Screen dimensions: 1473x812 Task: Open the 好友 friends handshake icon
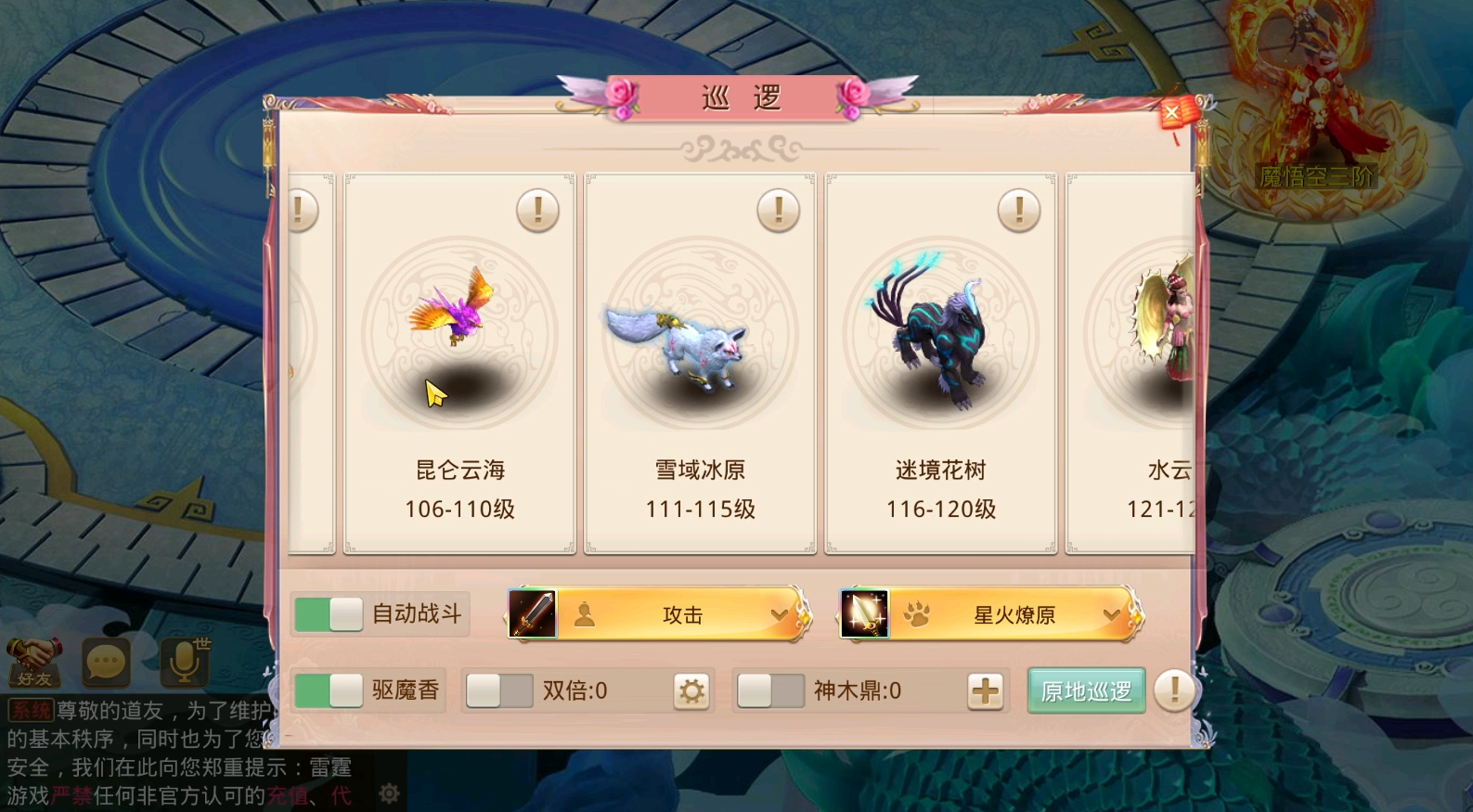click(x=33, y=661)
